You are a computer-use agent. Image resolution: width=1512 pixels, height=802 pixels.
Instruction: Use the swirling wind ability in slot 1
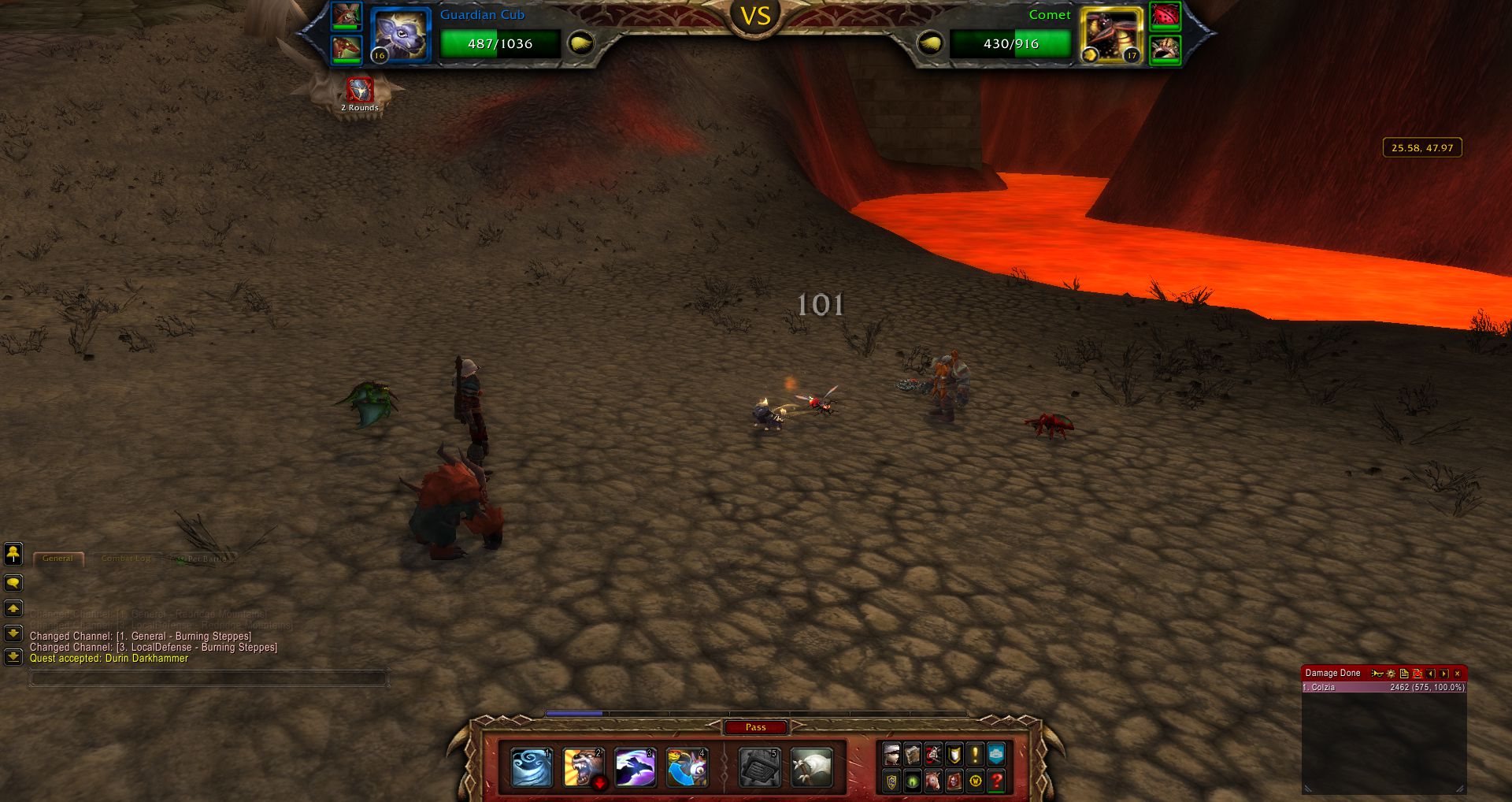532,768
